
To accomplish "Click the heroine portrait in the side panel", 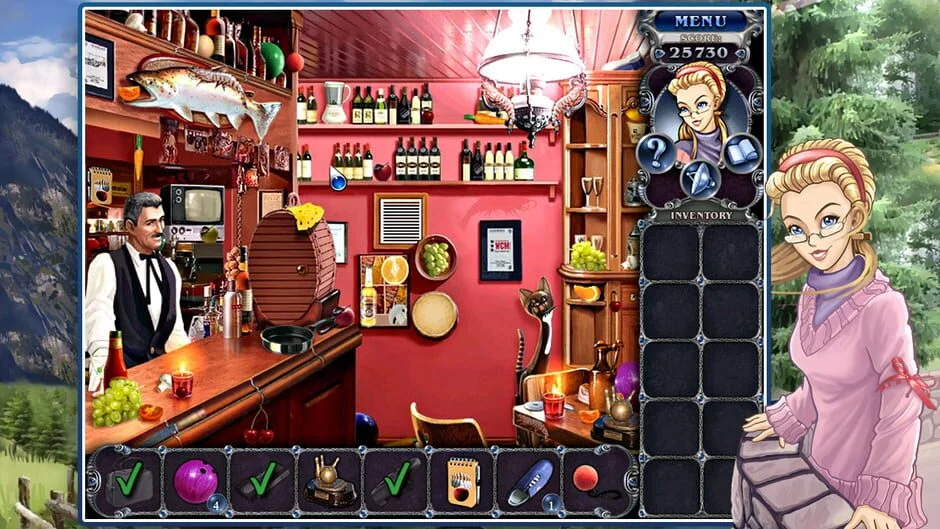I will (698, 107).
